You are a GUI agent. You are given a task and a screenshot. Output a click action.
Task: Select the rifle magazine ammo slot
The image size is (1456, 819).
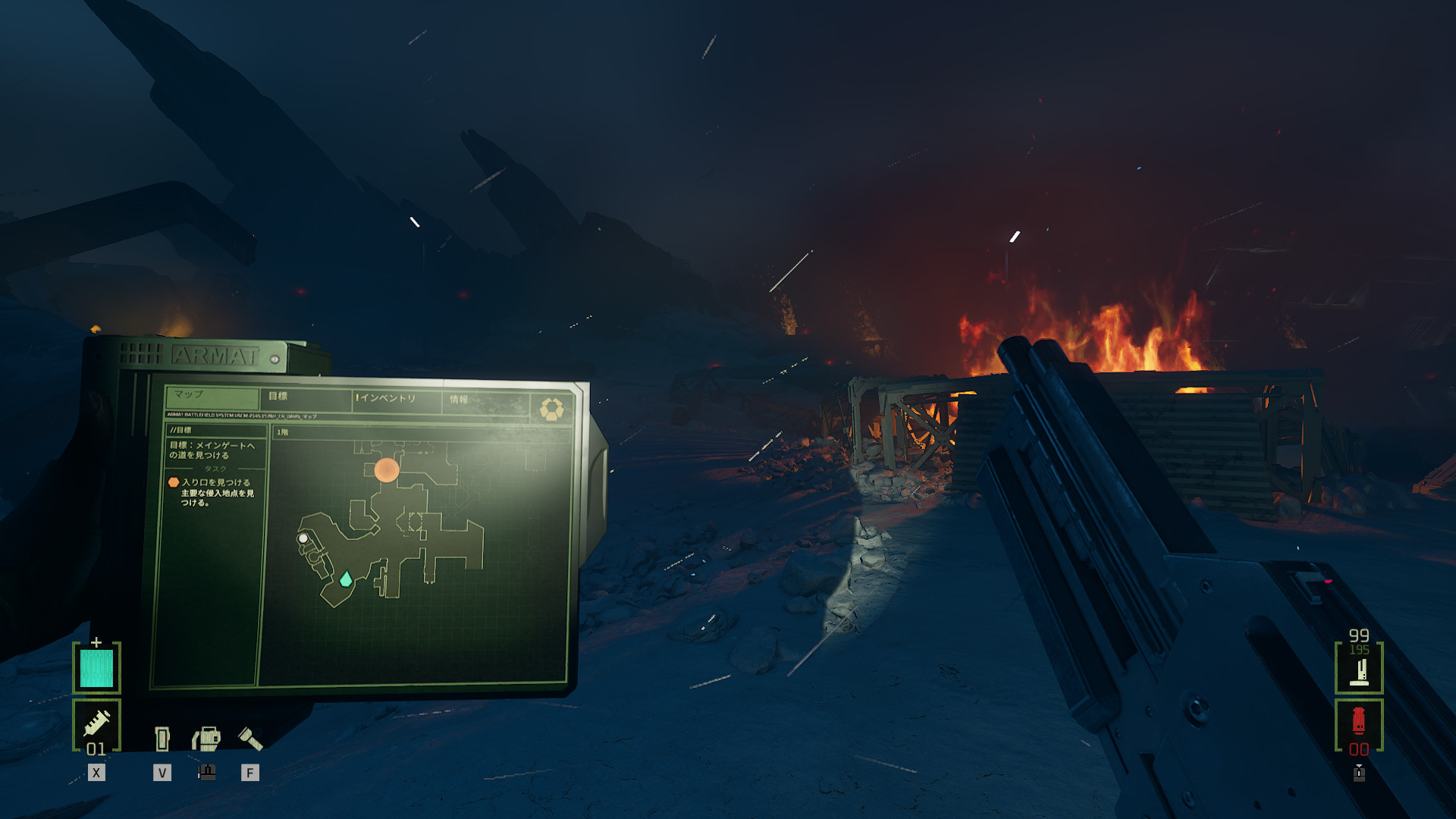(x=1359, y=667)
